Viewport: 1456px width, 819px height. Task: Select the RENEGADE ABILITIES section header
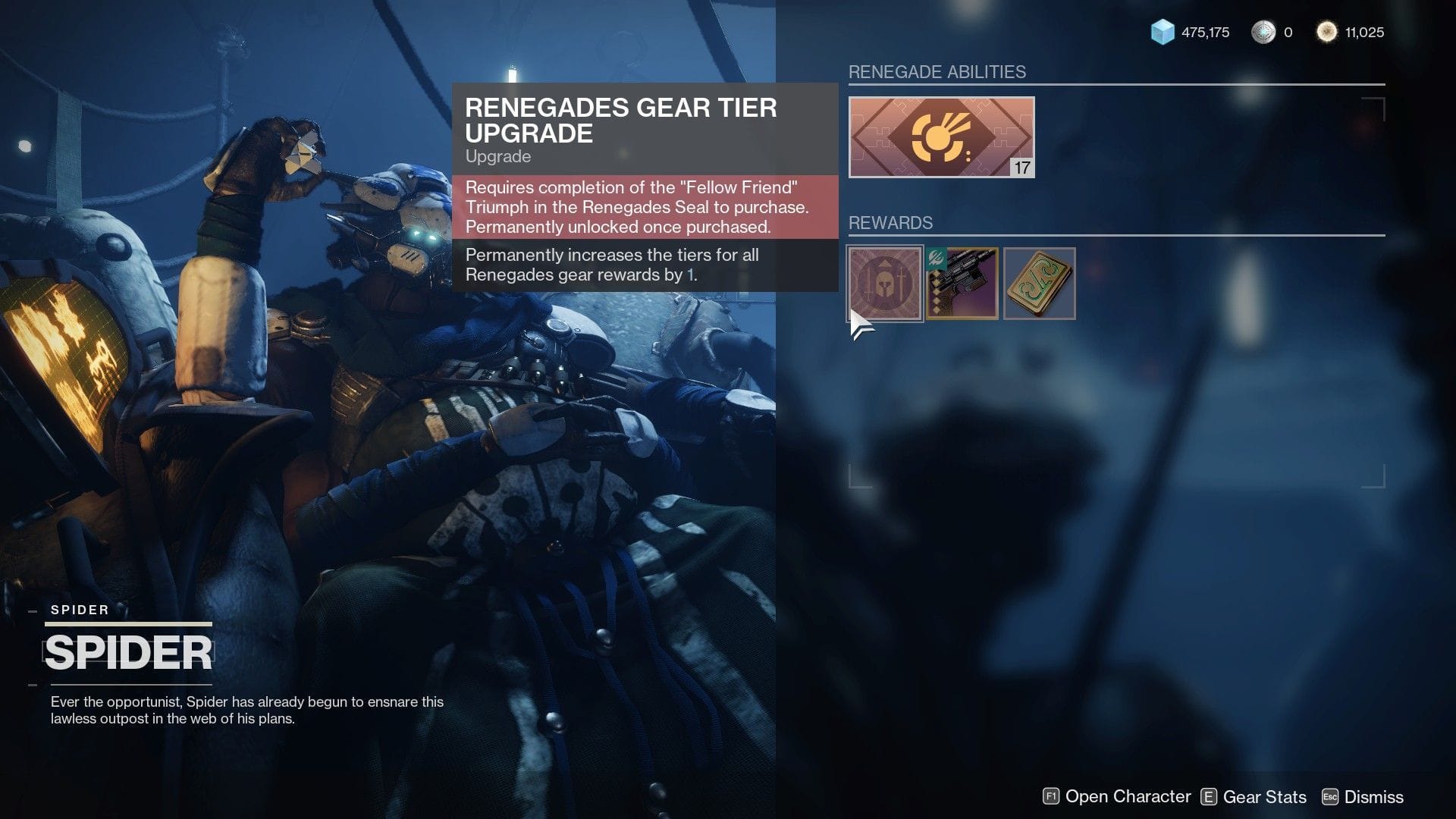coord(938,72)
